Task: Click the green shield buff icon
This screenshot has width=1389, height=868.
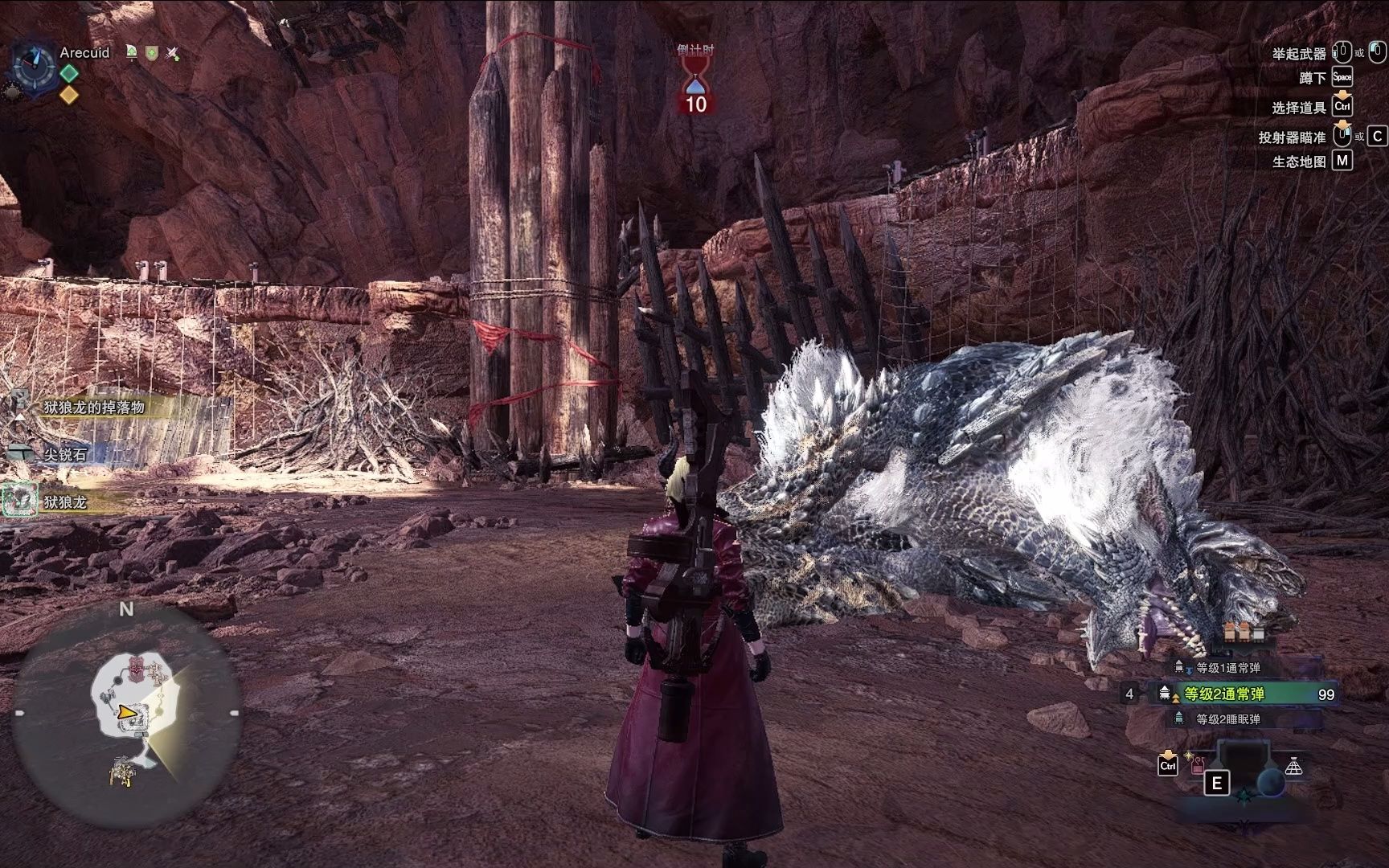Action: pos(152,53)
